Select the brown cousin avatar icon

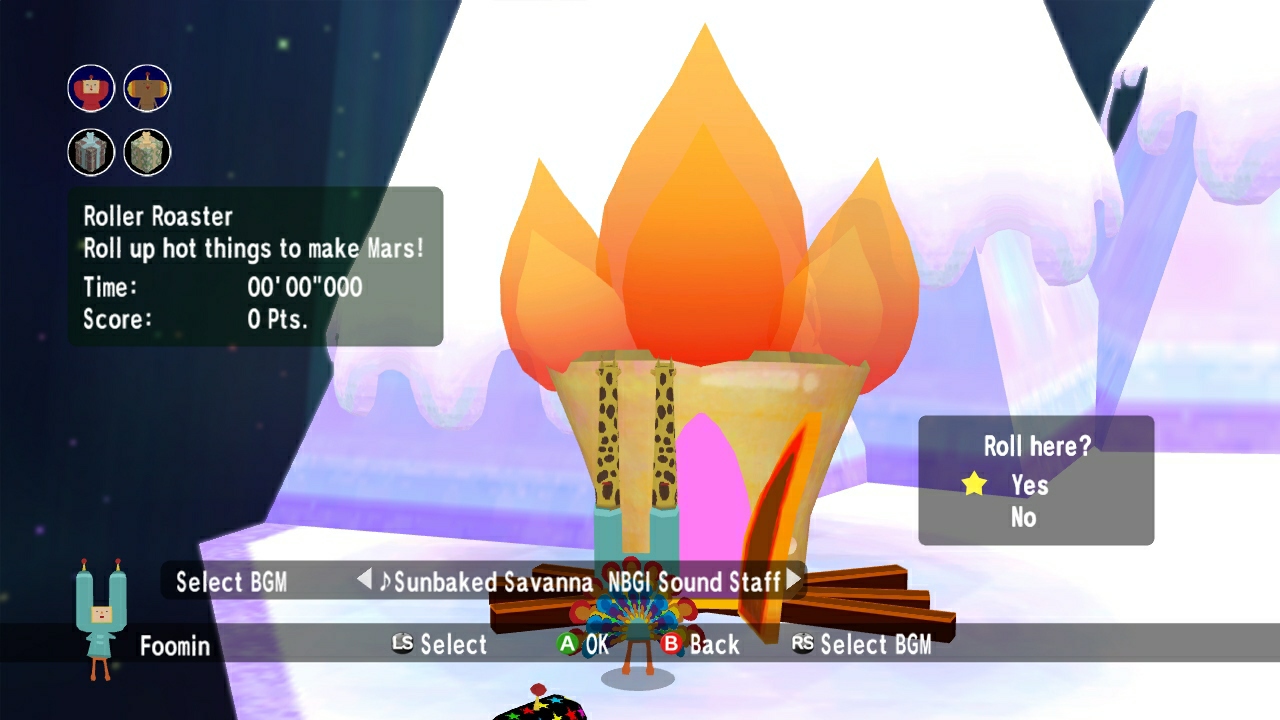(146, 88)
